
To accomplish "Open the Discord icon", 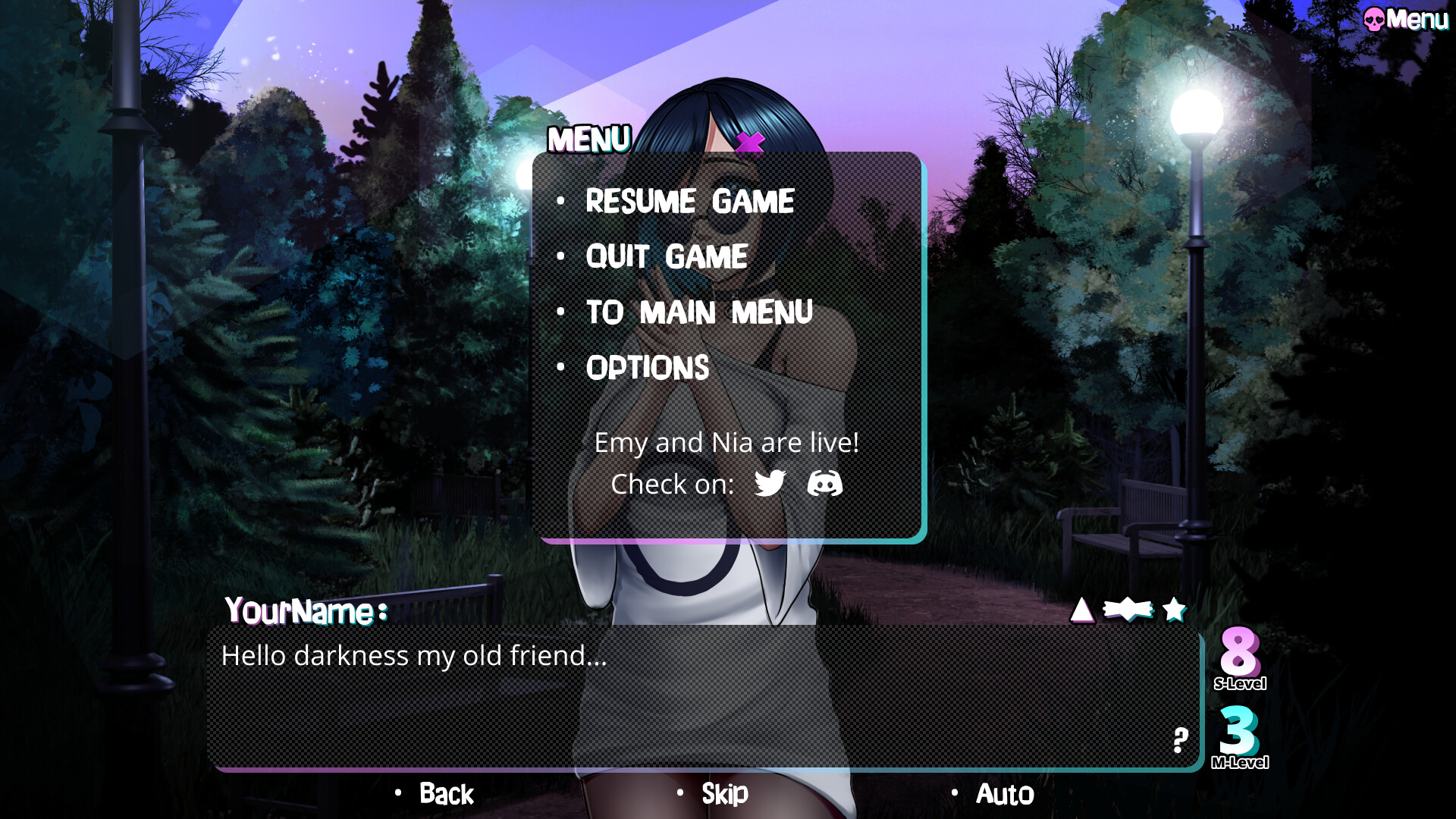I will click(x=827, y=483).
